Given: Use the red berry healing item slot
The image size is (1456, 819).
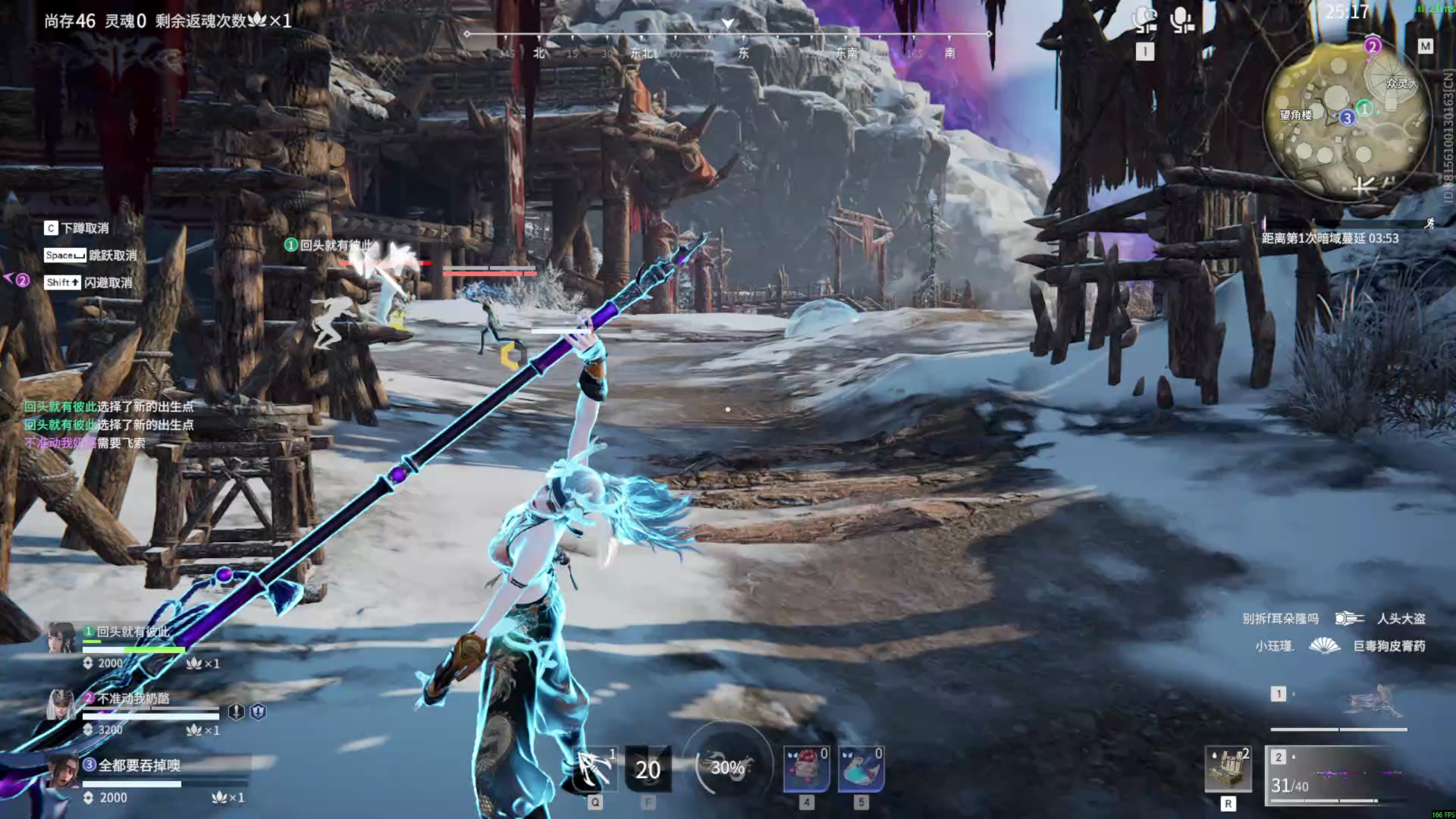Looking at the screenshot, I should 806,769.
